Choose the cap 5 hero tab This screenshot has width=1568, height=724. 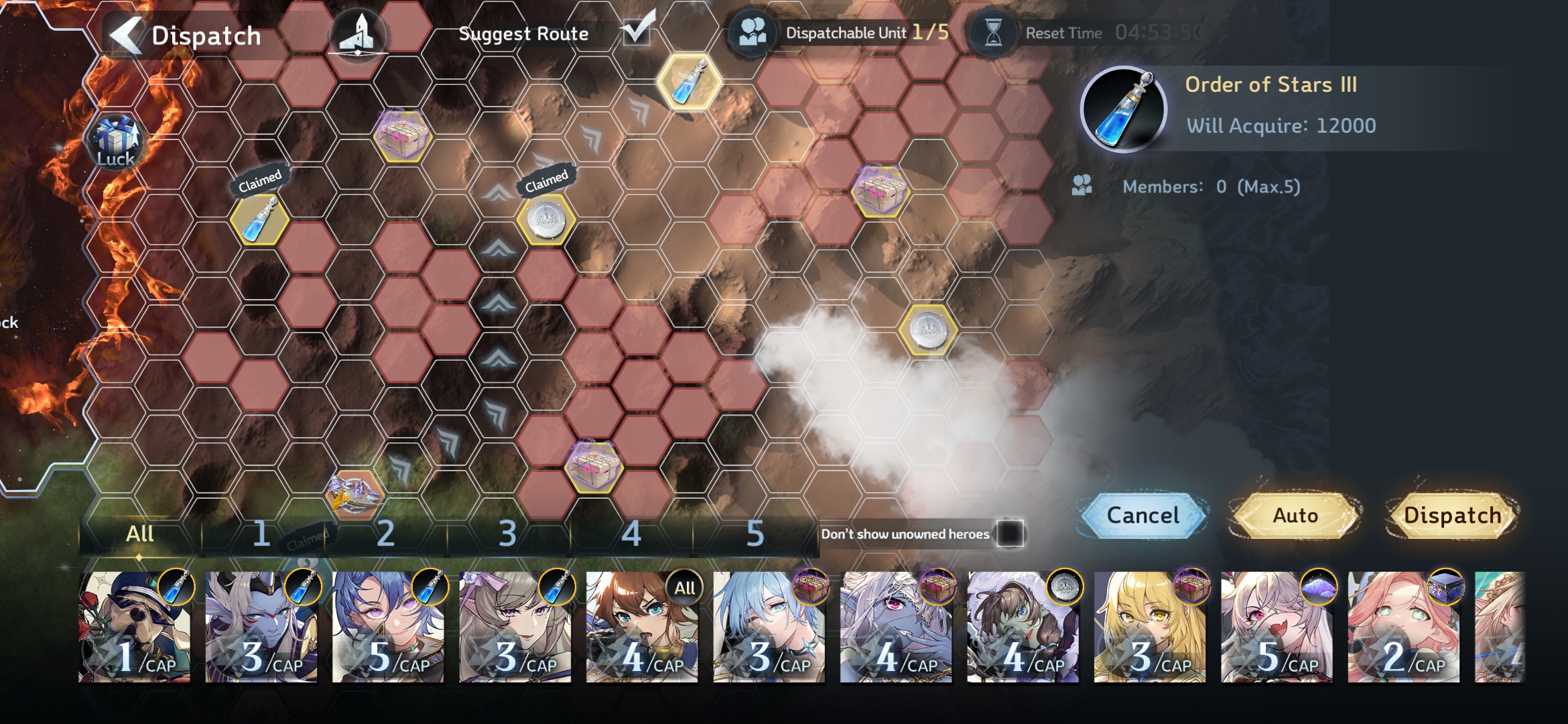click(x=755, y=534)
